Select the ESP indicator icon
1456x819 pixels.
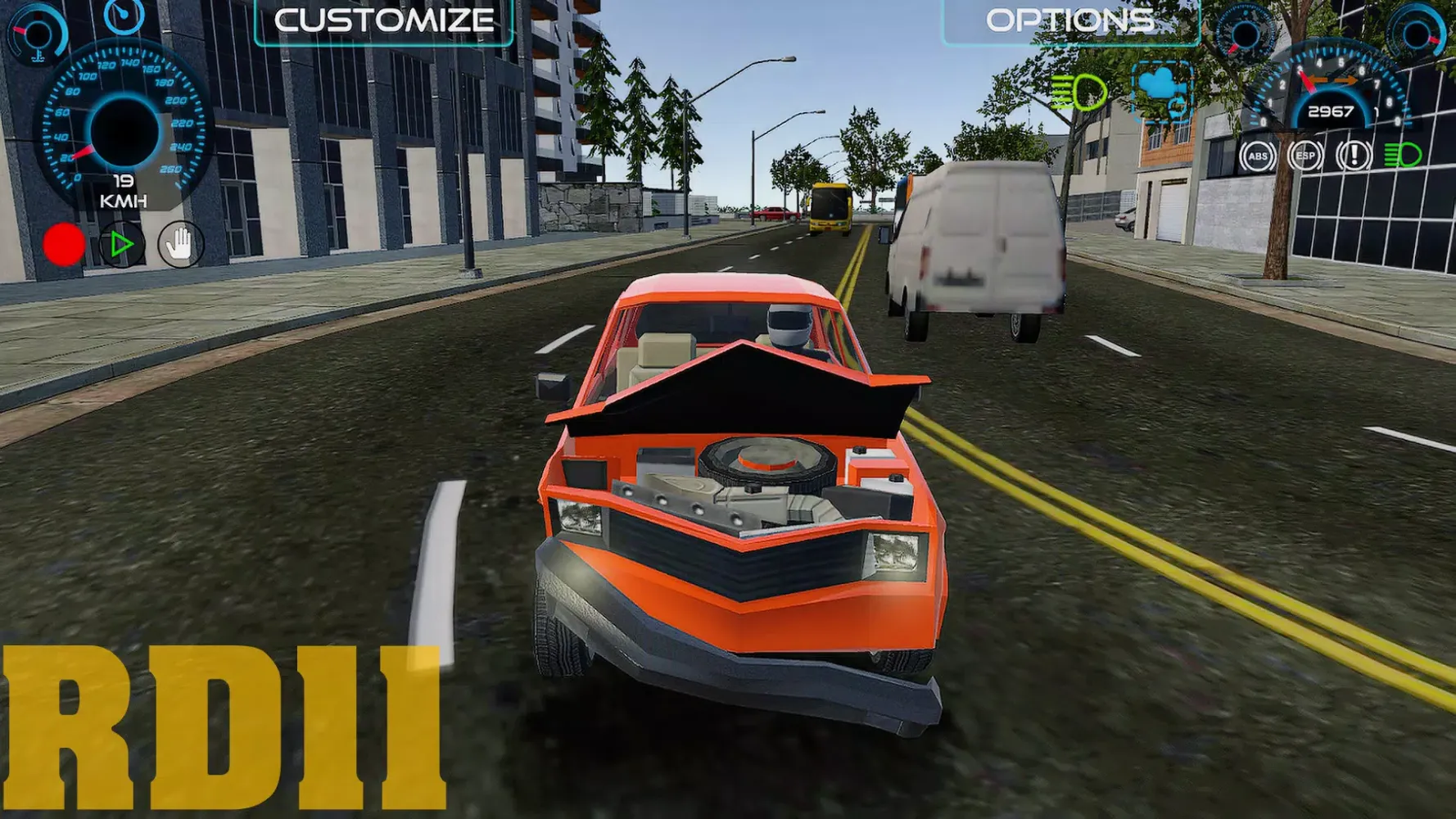pos(1307,156)
